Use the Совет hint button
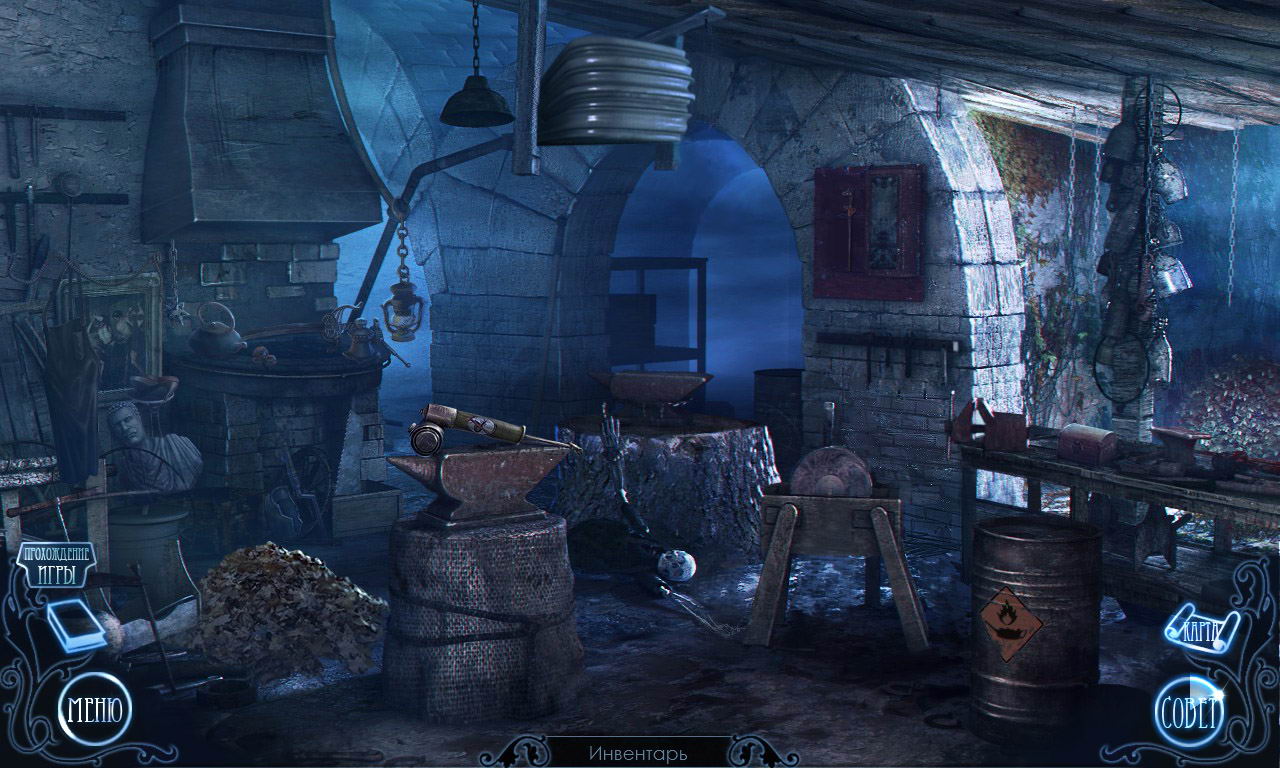This screenshot has width=1280, height=768. (1190, 713)
